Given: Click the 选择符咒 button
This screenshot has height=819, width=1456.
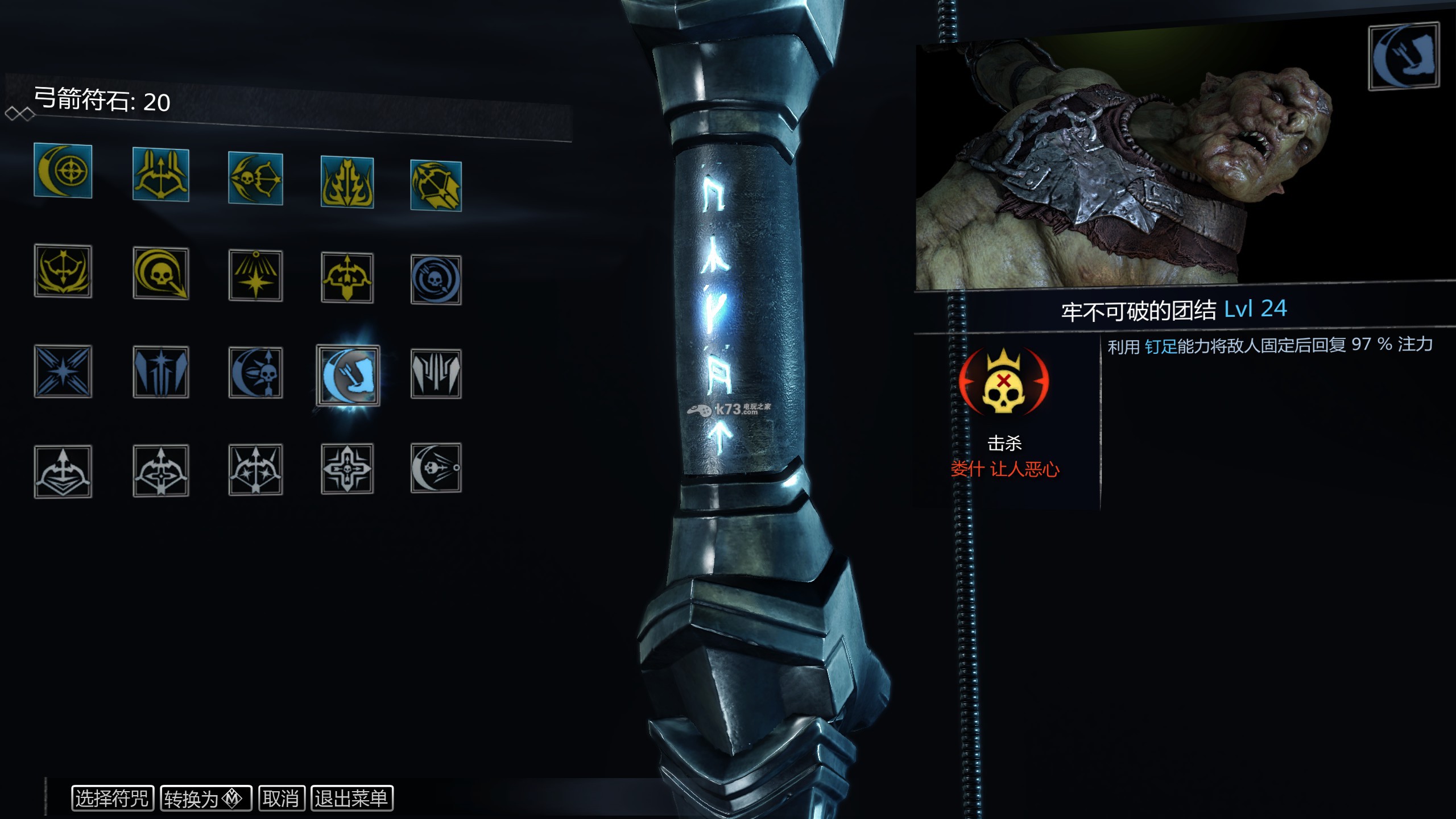Looking at the screenshot, I should pyautogui.click(x=112, y=798).
